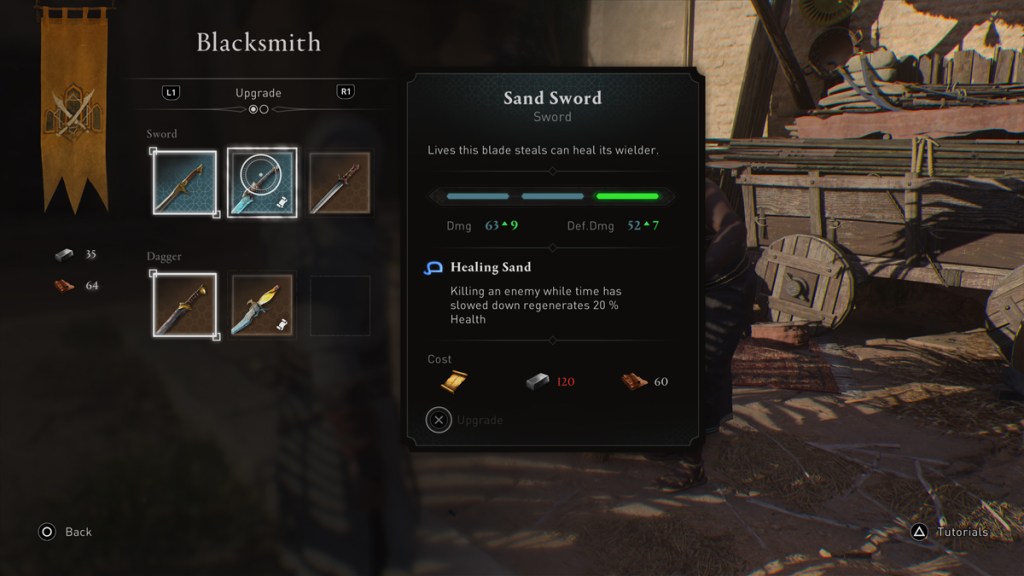The width and height of the screenshot is (1024, 576).
Task: Select the equipped gold-hilted sword slot
Action: pos(185,183)
